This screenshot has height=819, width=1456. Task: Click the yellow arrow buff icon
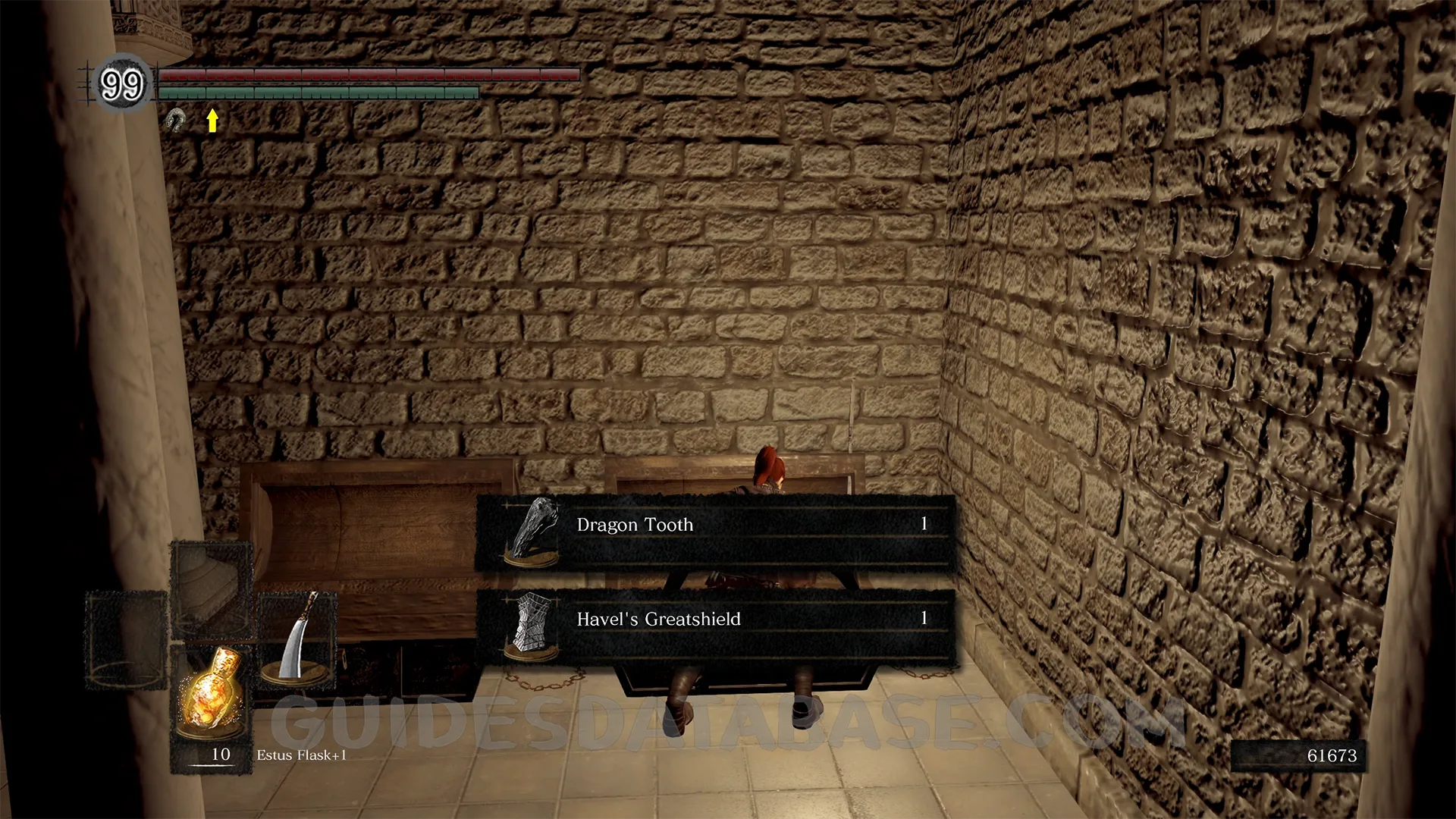pyautogui.click(x=212, y=120)
